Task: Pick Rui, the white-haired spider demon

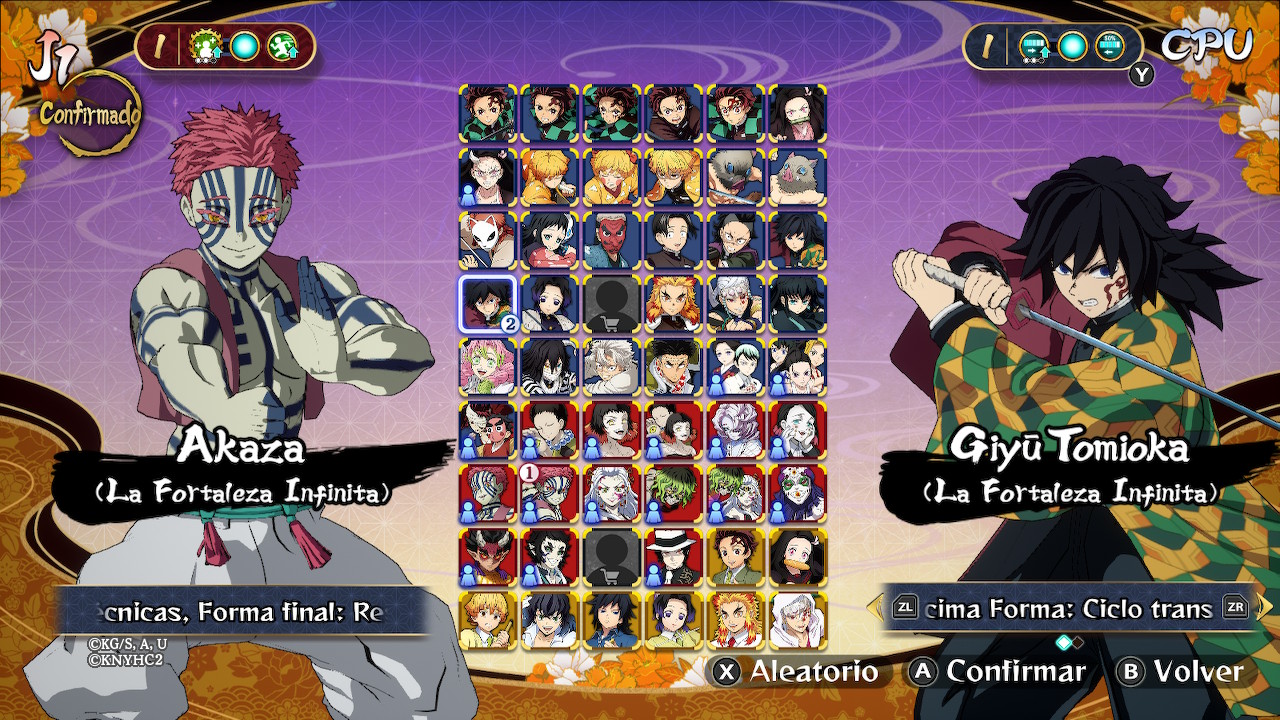Action: [736, 431]
